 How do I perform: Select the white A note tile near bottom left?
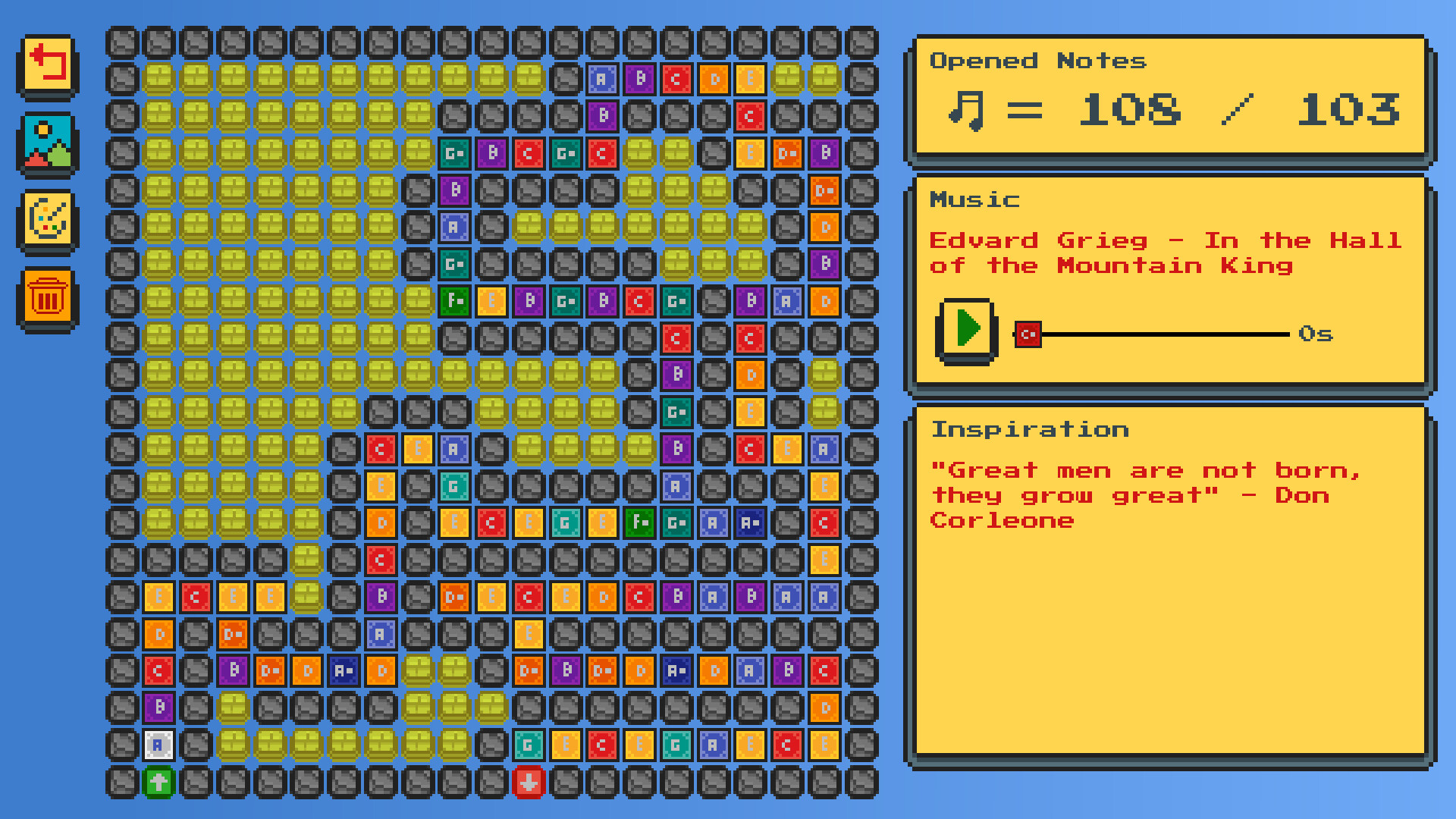[x=158, y=745]
